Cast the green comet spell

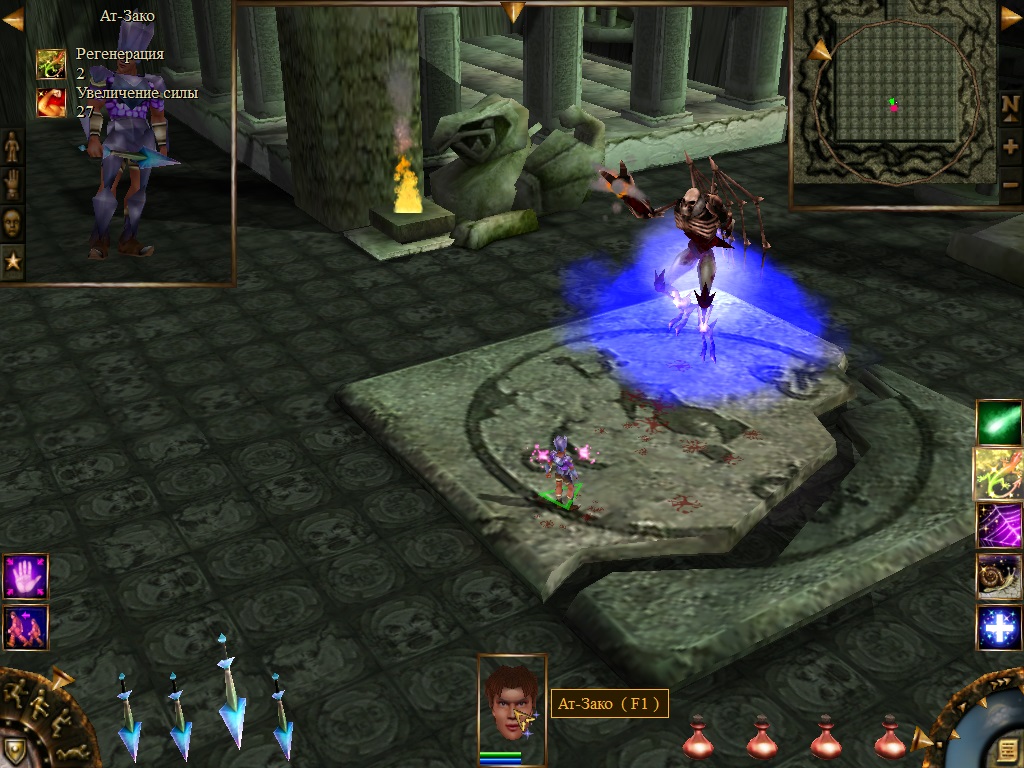coord(999,422)
